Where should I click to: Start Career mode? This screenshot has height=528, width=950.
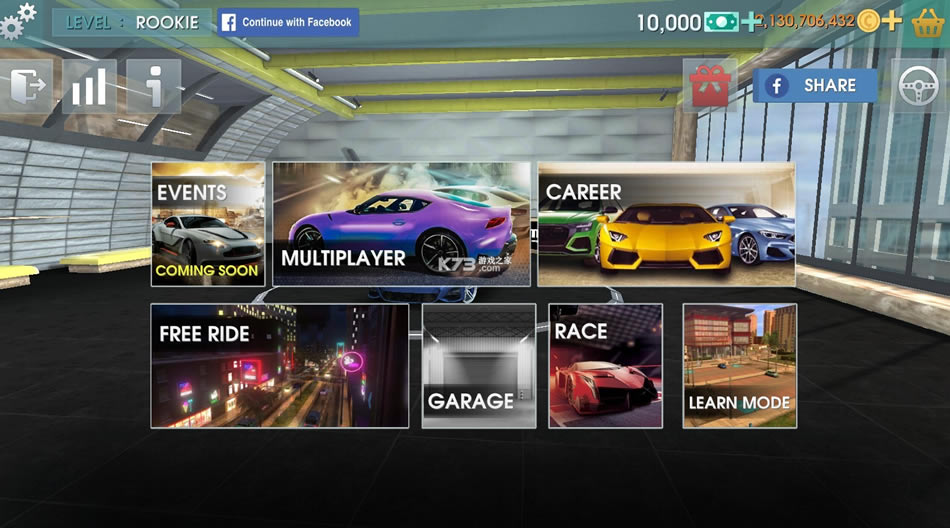(x=666, y=224)
